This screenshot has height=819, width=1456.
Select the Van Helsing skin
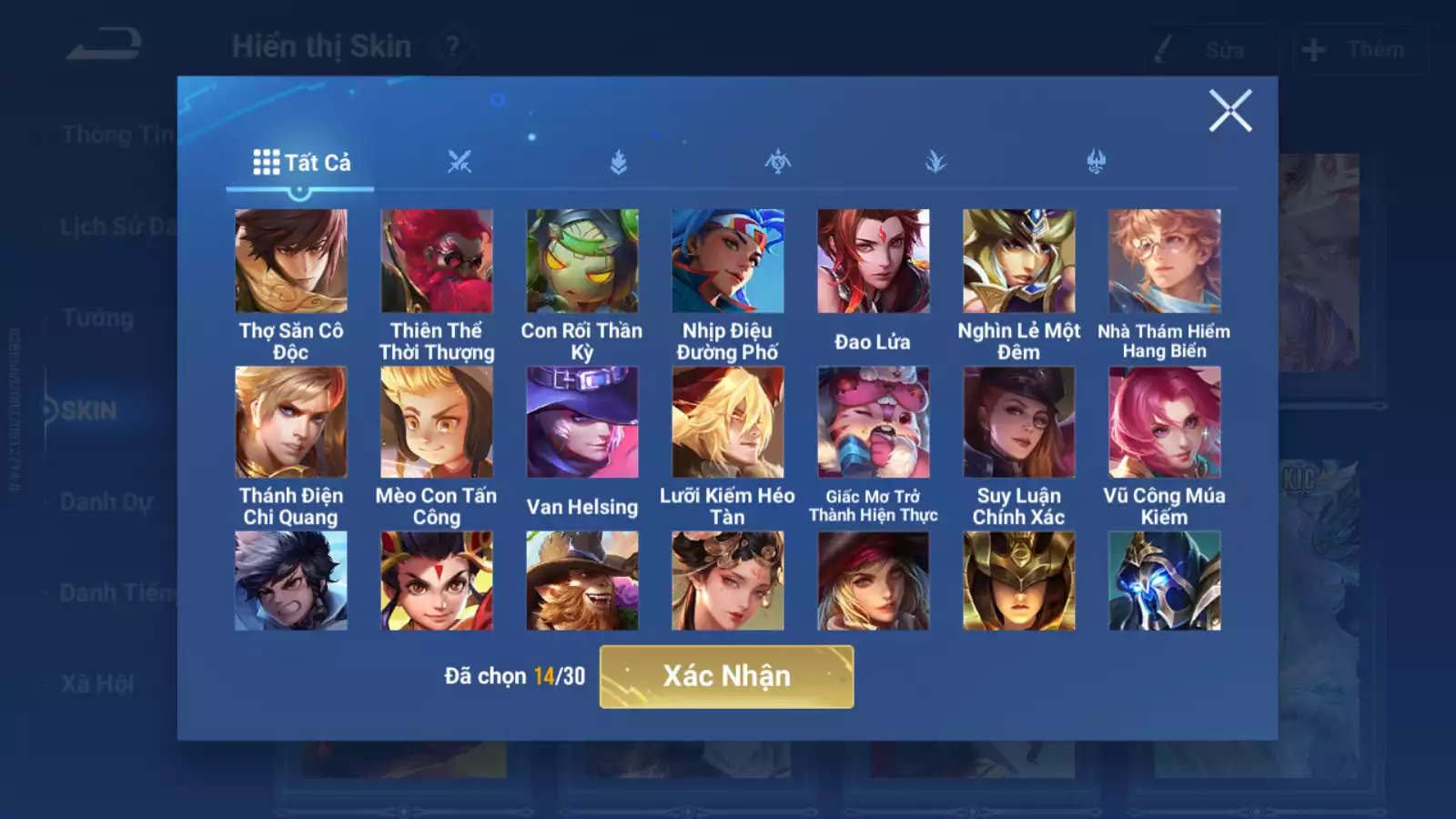582,422
